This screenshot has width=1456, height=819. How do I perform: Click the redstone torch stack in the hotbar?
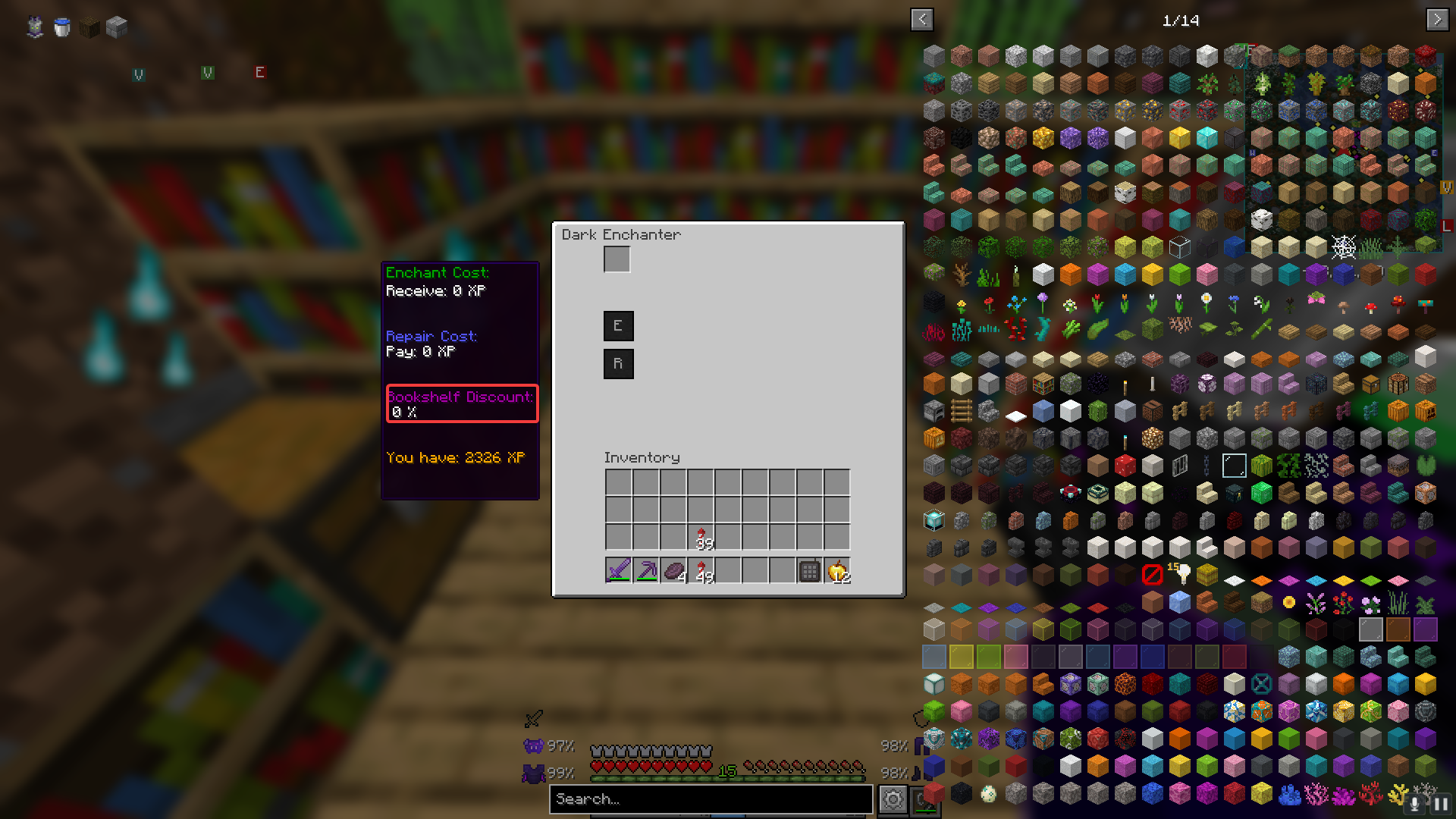coord(702,570)
